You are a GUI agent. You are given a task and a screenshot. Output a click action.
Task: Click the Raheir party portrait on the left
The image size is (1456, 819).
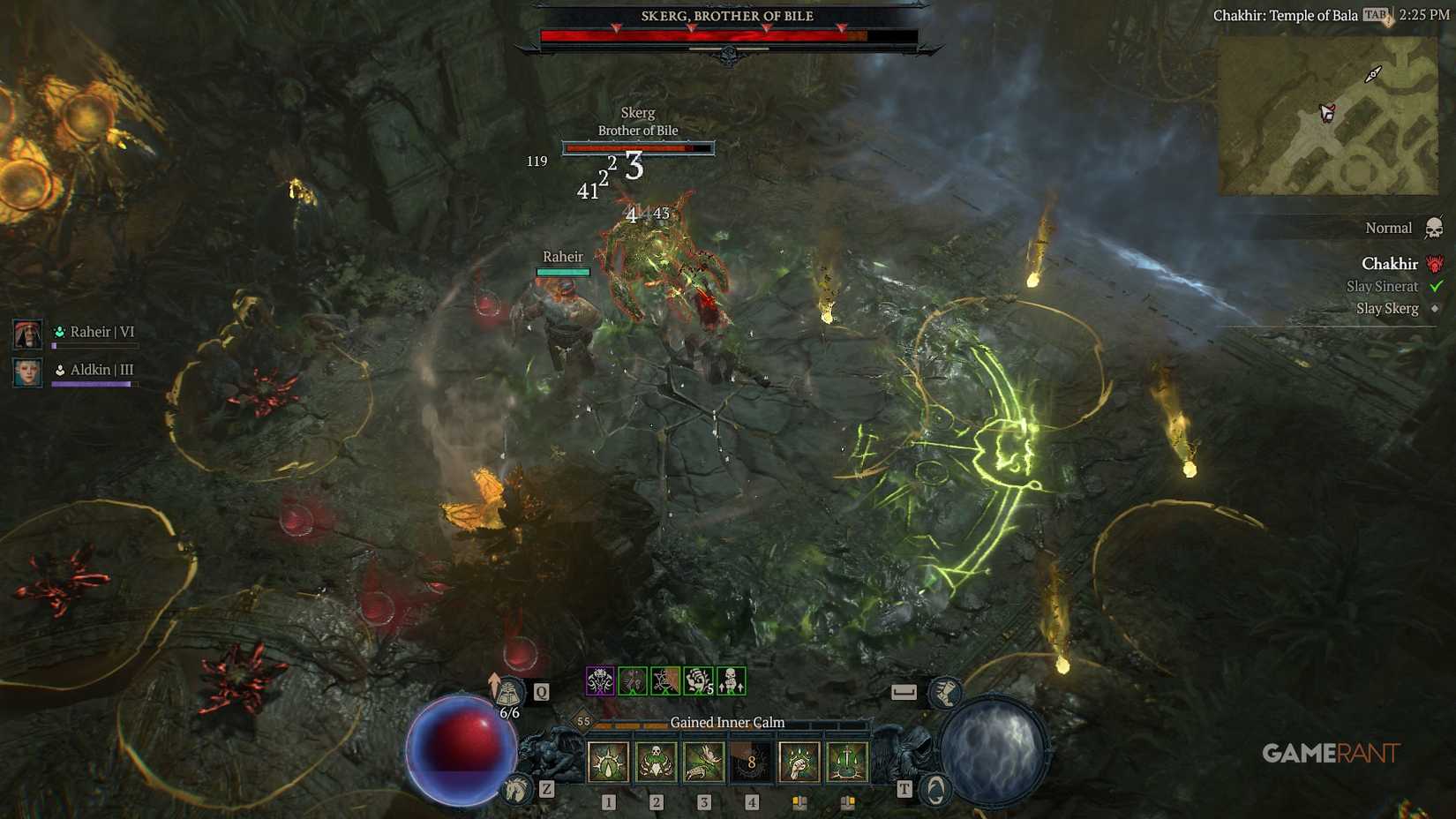coord(28,334)
